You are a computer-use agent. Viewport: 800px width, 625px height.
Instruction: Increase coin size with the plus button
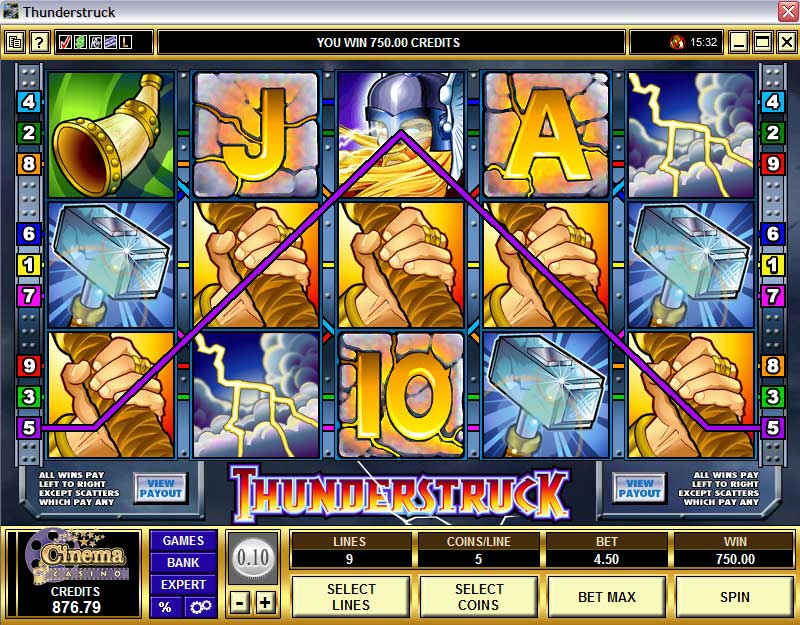(265, 602)
